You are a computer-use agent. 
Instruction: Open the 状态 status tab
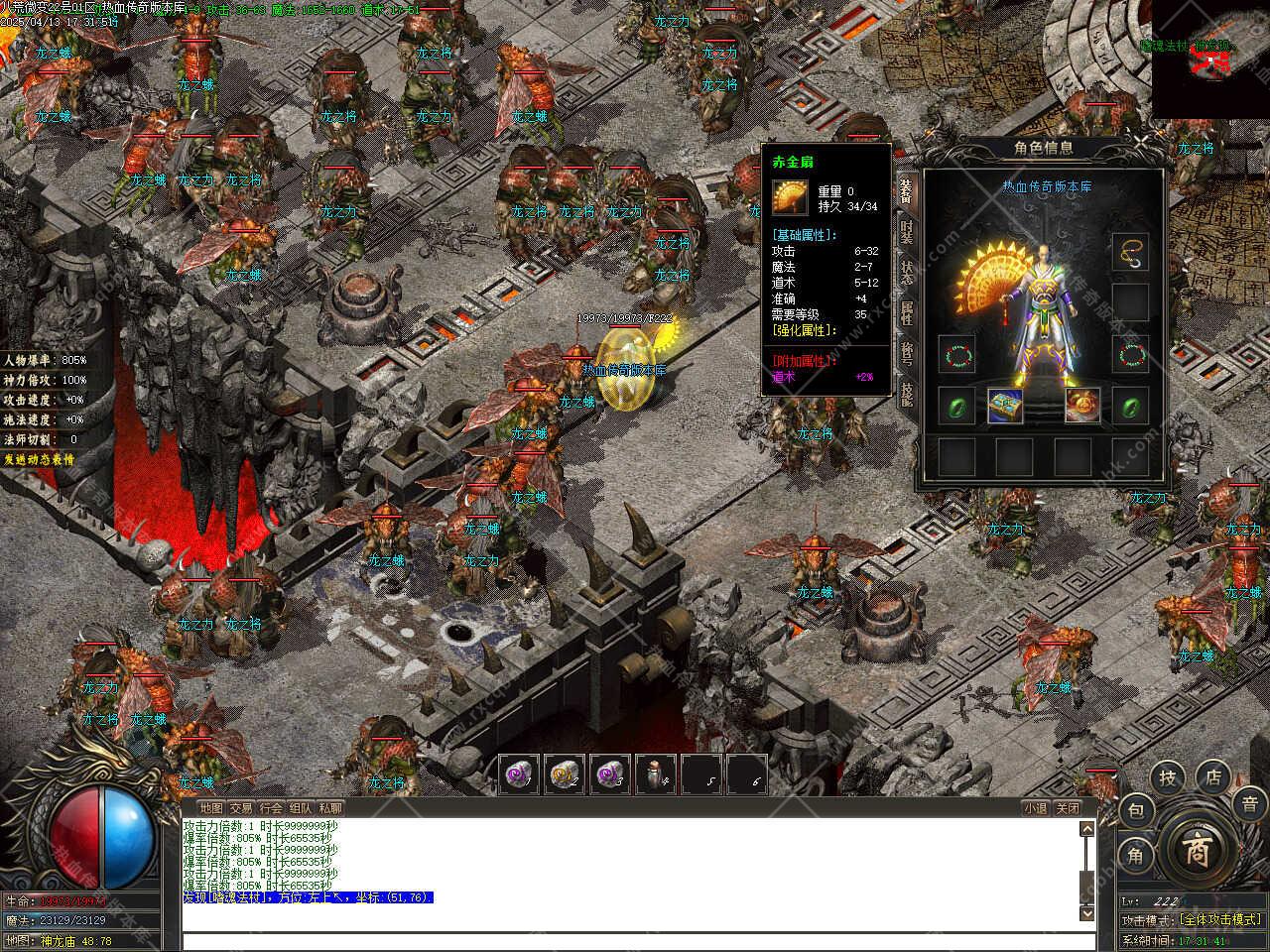click(x=906, y=273)
